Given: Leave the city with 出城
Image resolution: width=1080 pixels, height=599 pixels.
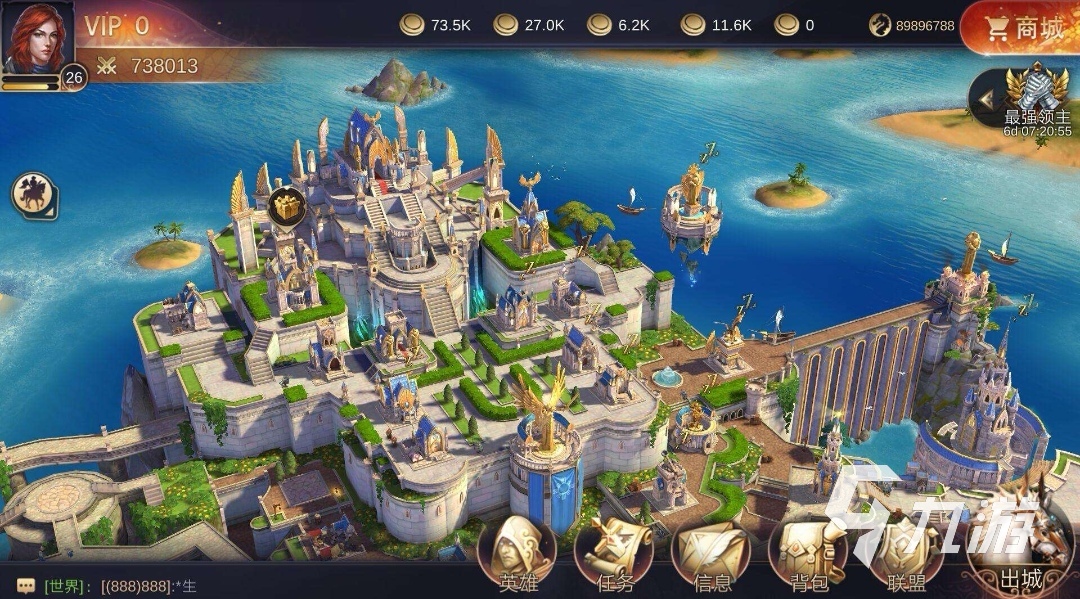Looking at the screenshot, I should [1020, 550].
